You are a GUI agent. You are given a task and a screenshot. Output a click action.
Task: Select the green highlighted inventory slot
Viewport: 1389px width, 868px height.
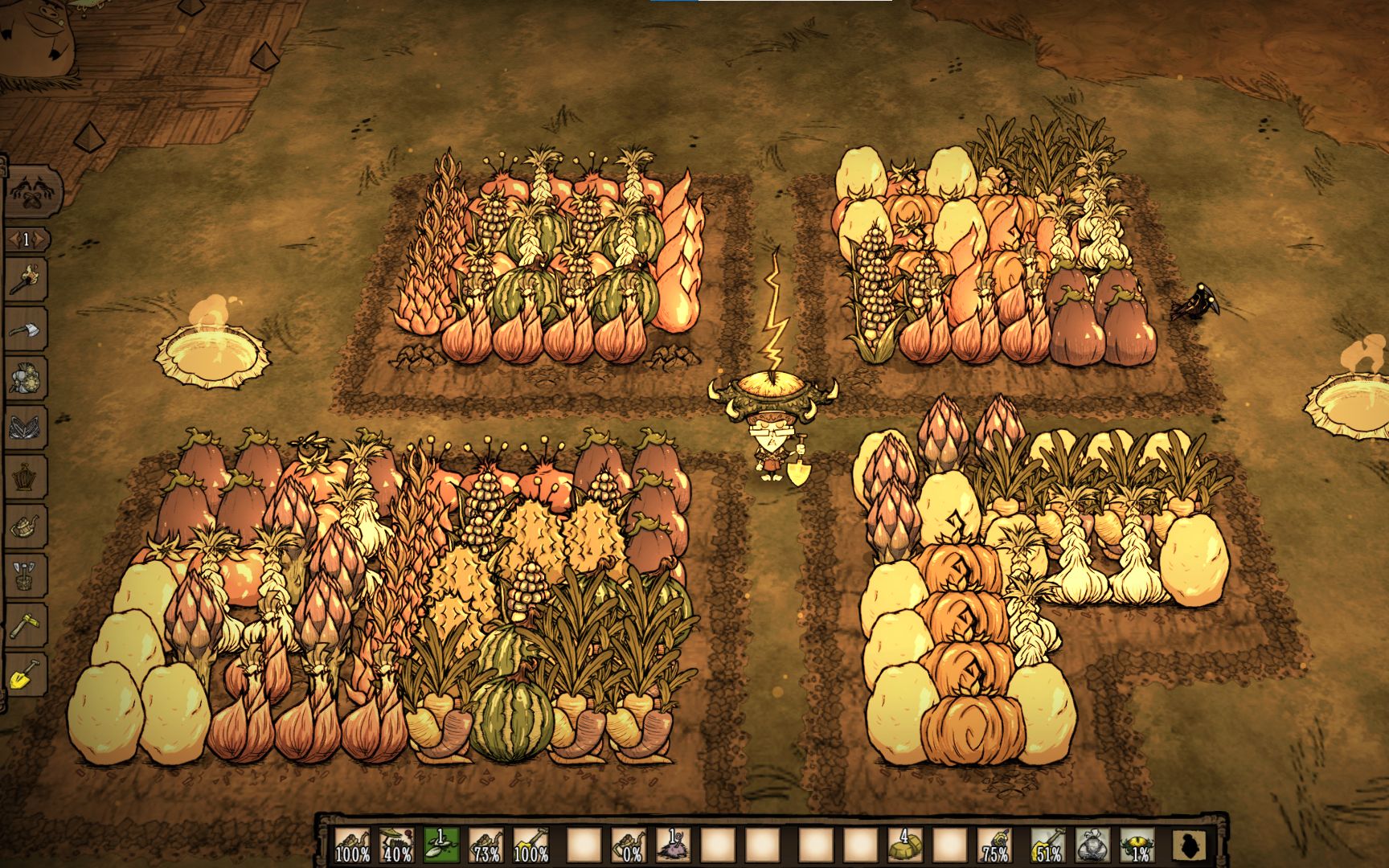441,845
